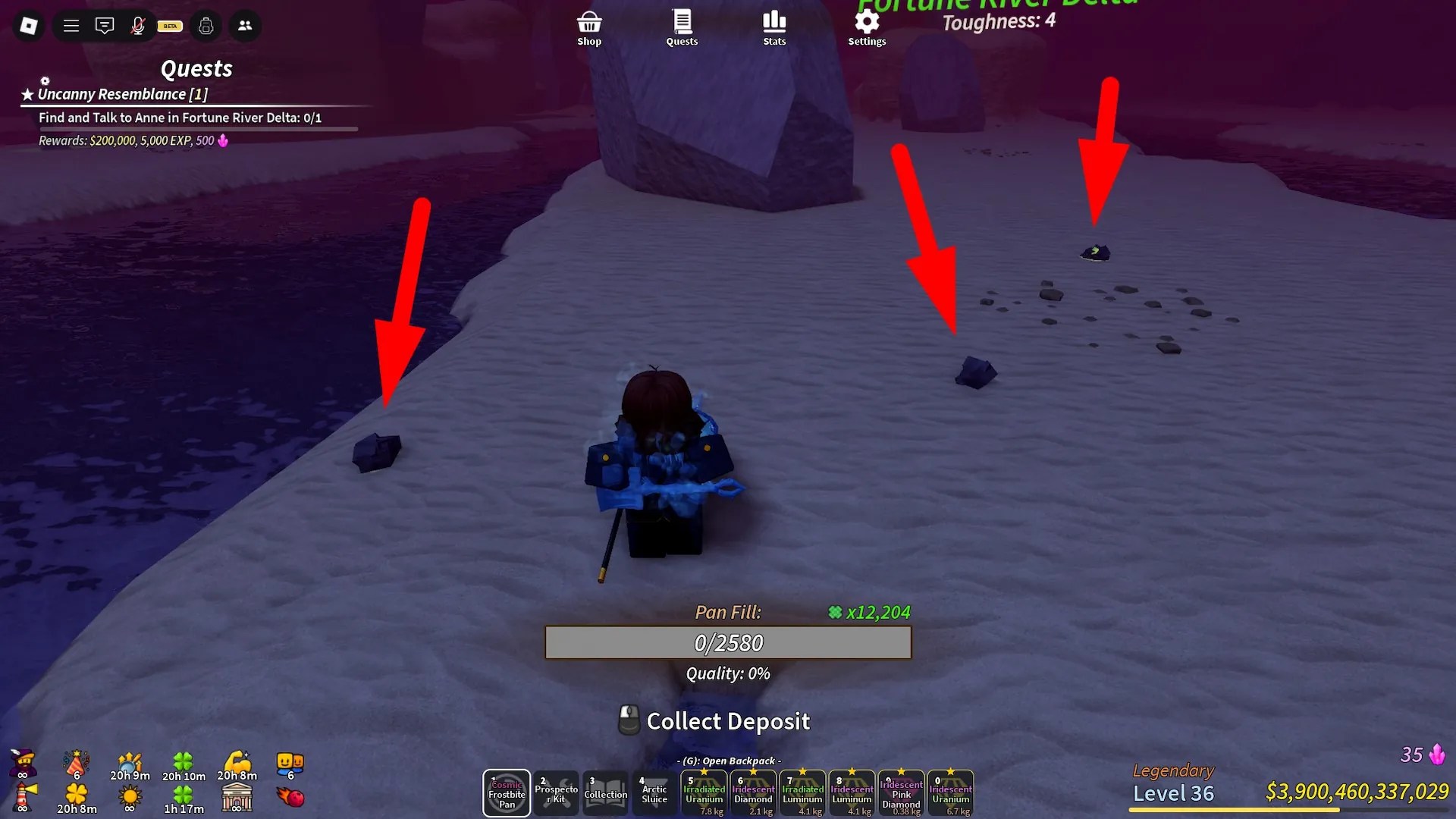Open the Stats panel
The height and width of the screenshot is (819, 1456).
coord(773,25)
